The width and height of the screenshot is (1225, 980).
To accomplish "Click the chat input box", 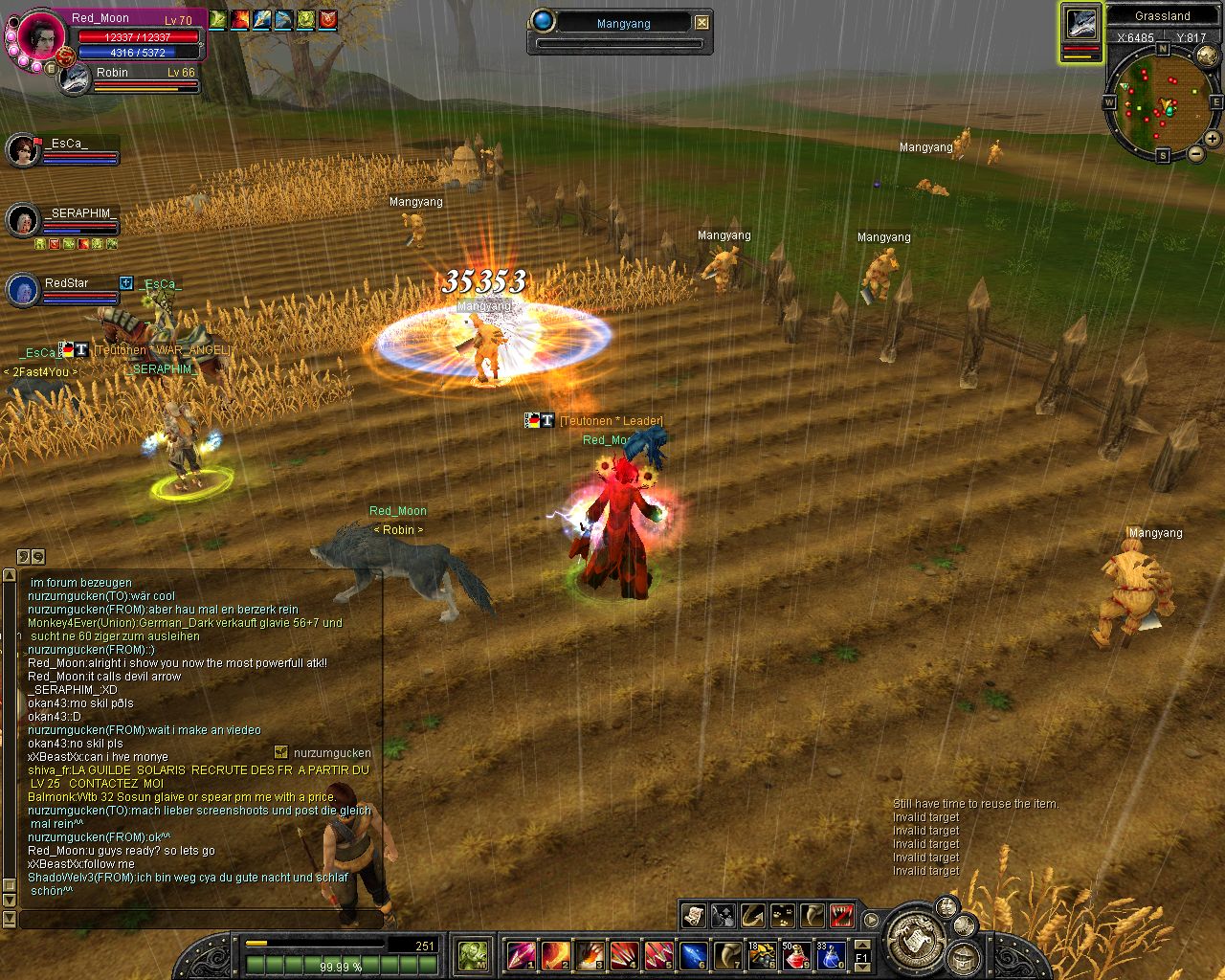I will 201,920.
